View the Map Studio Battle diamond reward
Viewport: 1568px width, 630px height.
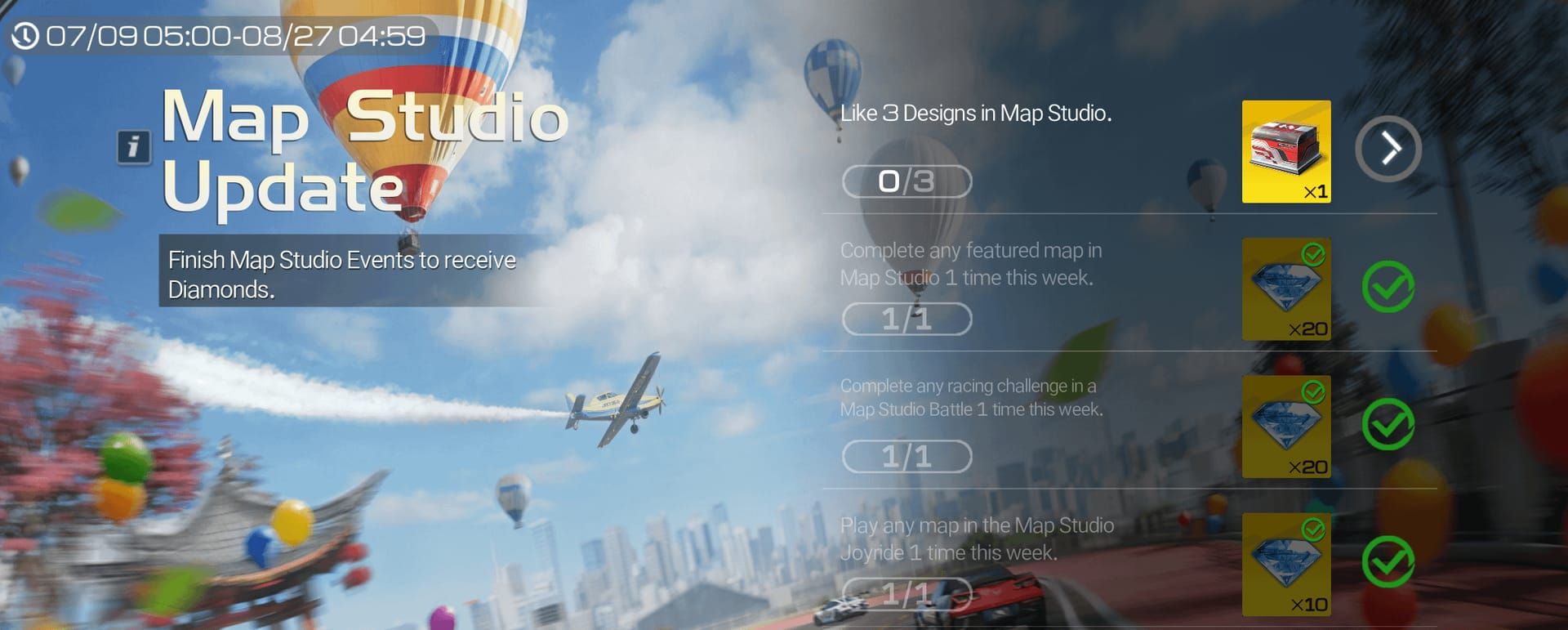click(x=1285, y=427)
